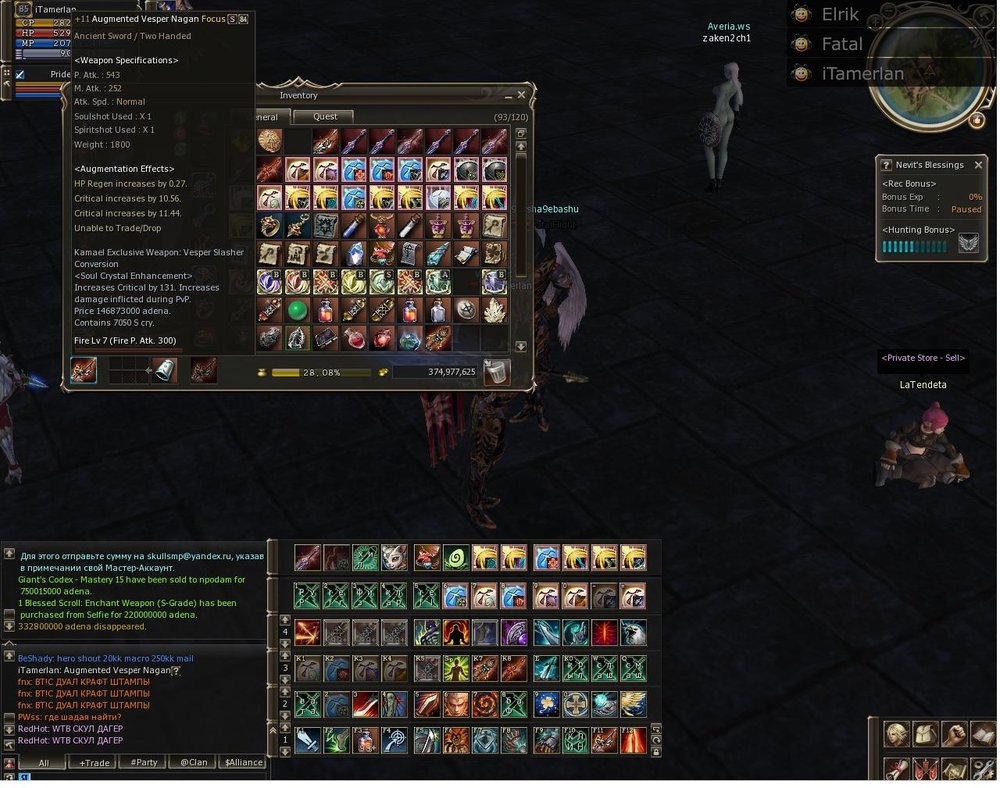Viewport: 1000px width, 788px height.
Task: Open the Nevit's Blessings help question mark
Action: 885,165
